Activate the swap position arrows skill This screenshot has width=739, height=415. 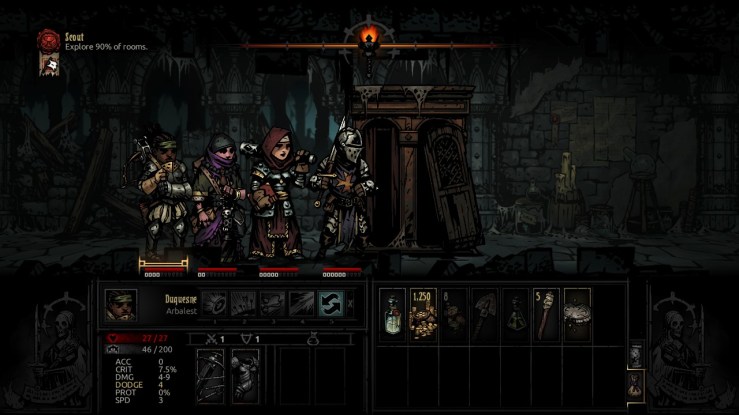coord(331,303)
